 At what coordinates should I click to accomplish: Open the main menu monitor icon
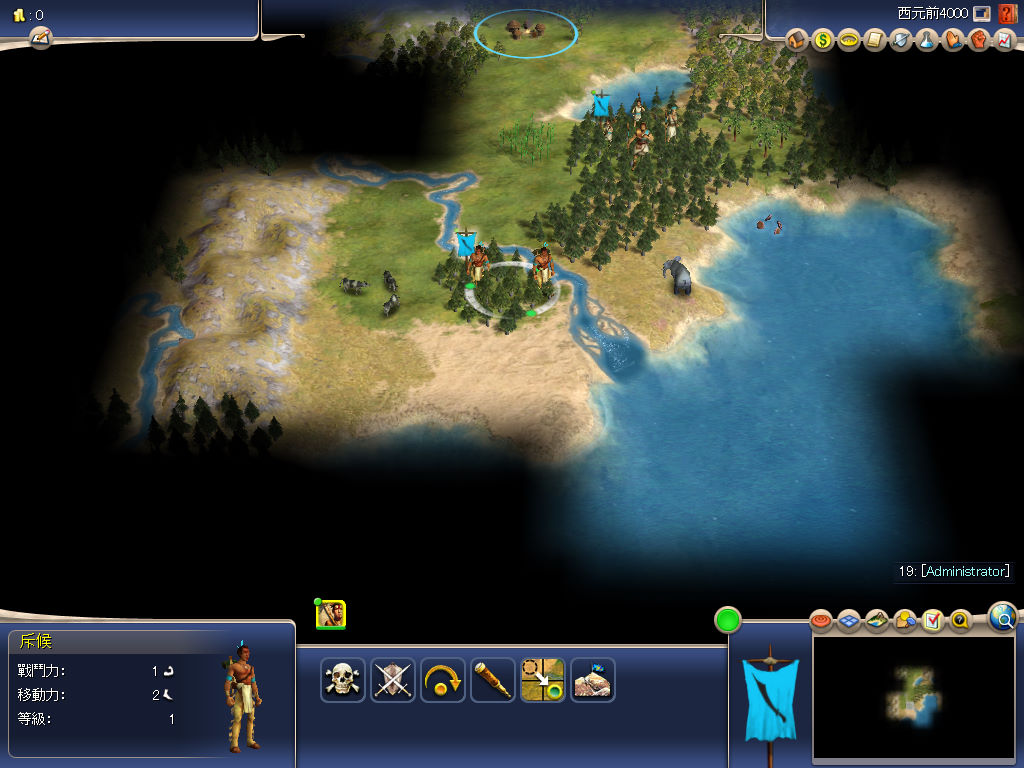[982, 14]
